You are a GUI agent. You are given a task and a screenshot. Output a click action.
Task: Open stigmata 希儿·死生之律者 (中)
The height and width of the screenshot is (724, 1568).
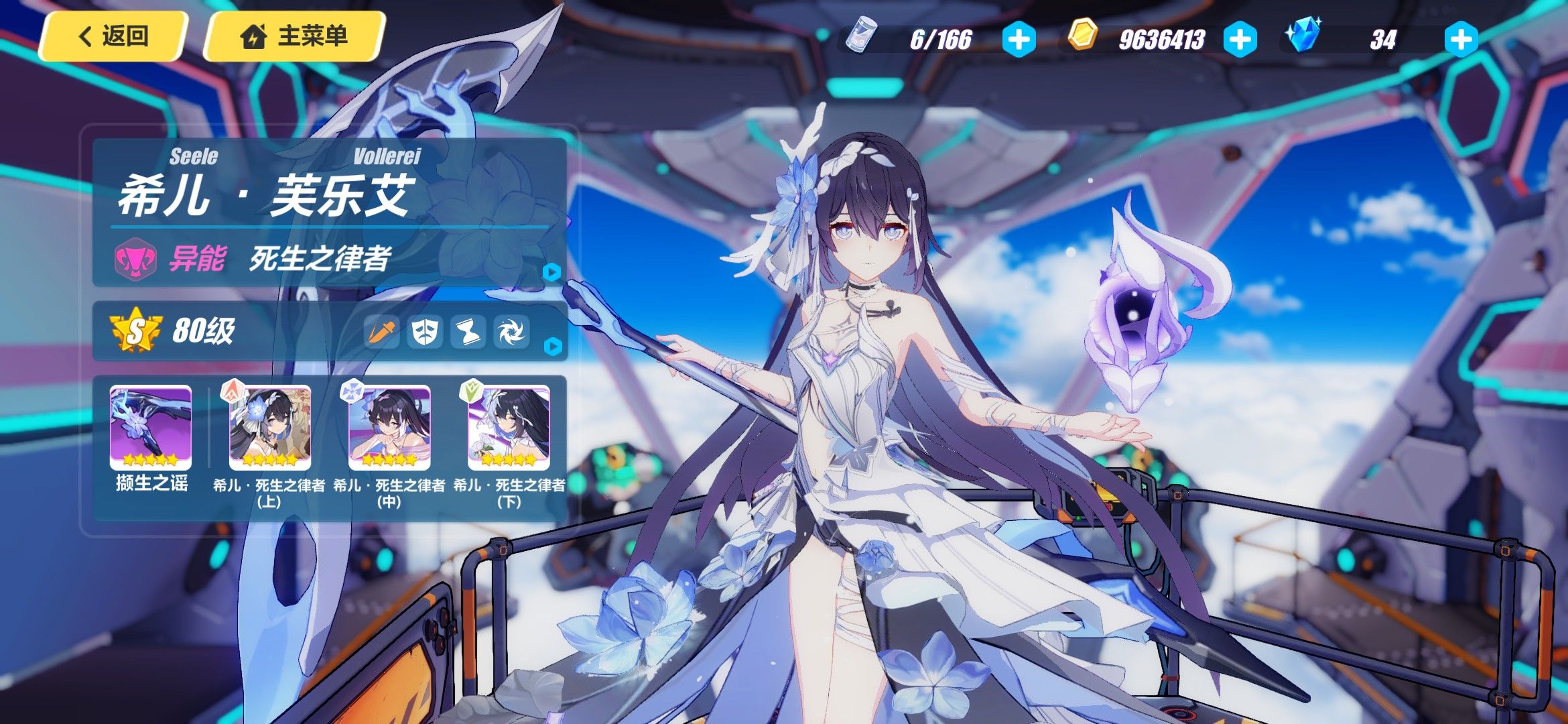[x=389, y=428]
